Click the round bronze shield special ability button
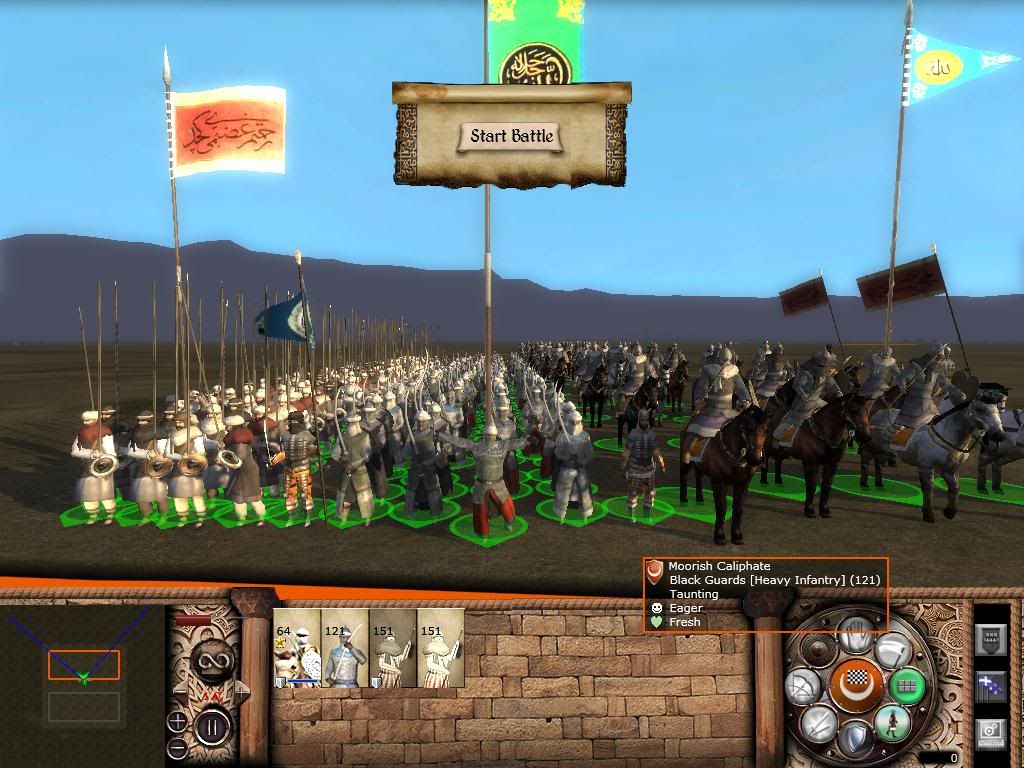 pyautogui.click(x=818, y=650)
